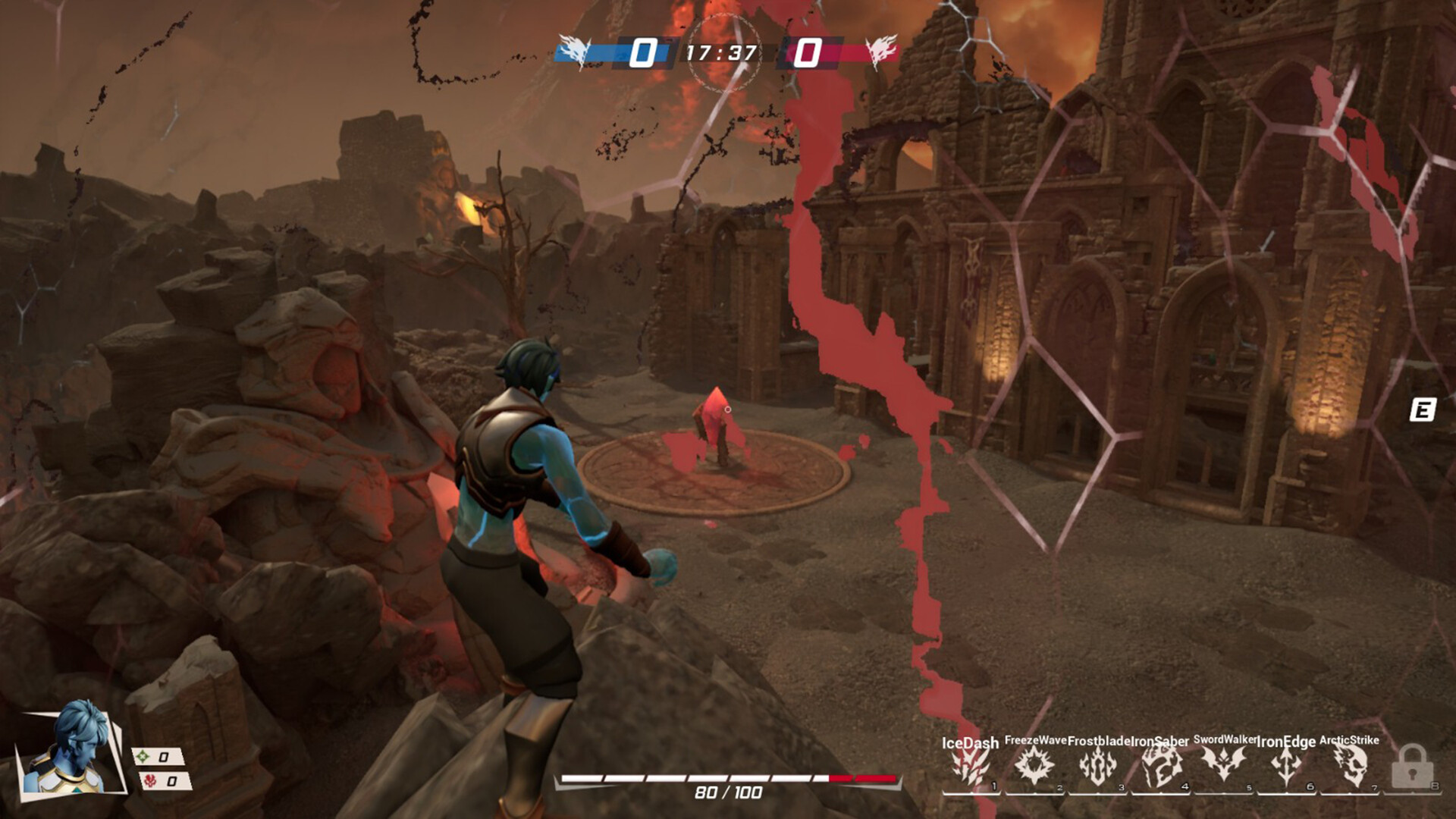This screenshot has width=1456, height=819.
Task: Activate the IceDash ability
Action: 970,766
